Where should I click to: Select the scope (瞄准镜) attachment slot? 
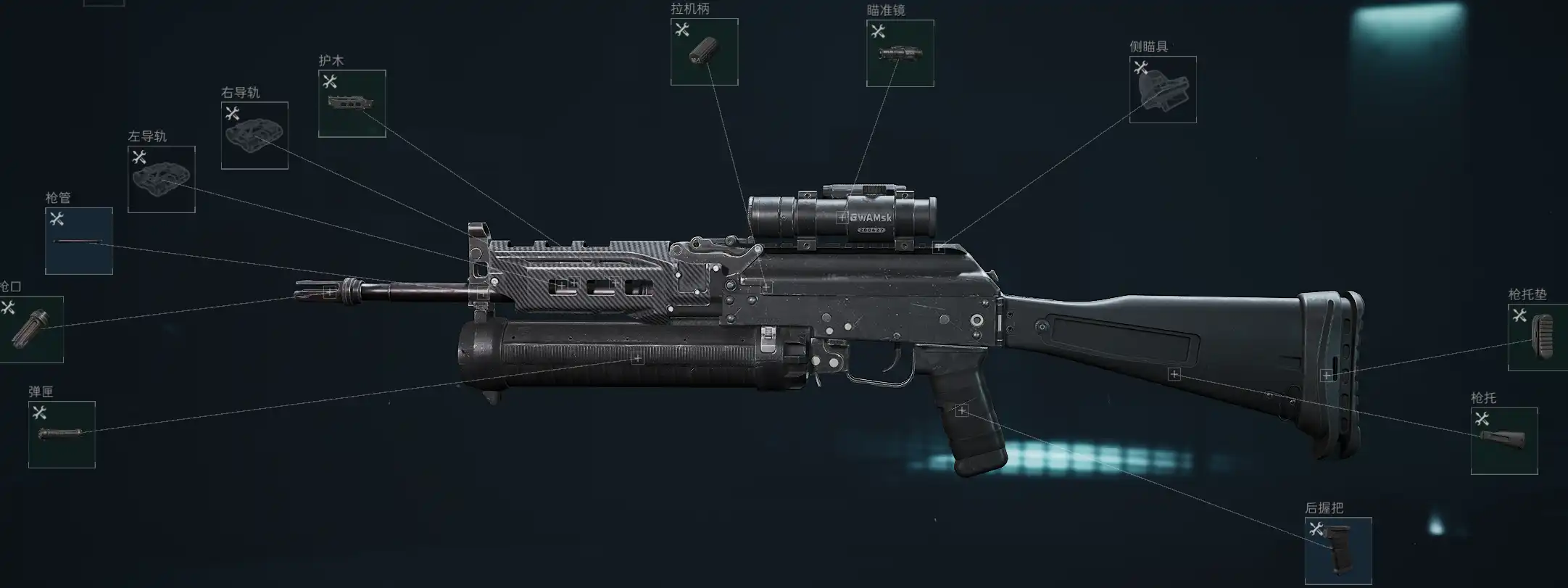point(900,54)
